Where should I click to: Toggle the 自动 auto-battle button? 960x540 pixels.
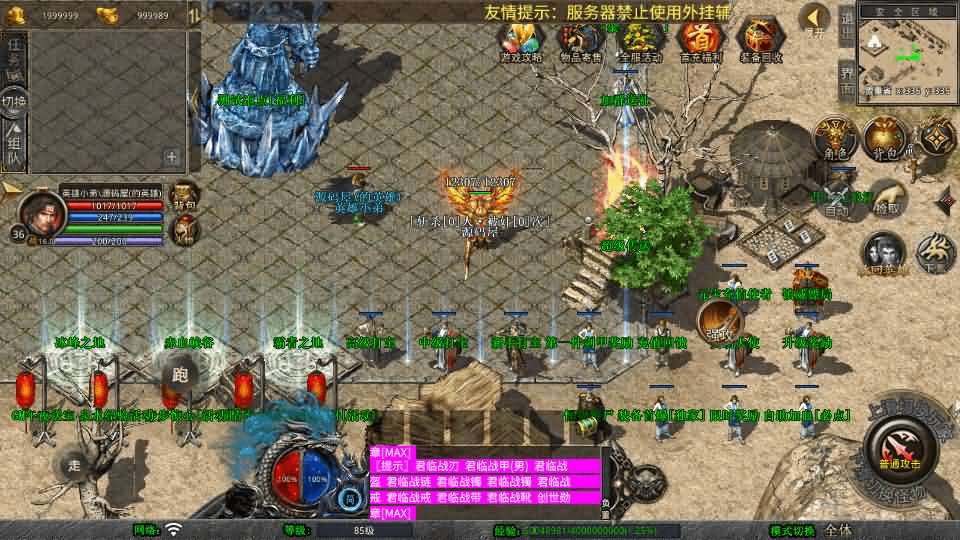pyautogui.click(x=836, y=198)
